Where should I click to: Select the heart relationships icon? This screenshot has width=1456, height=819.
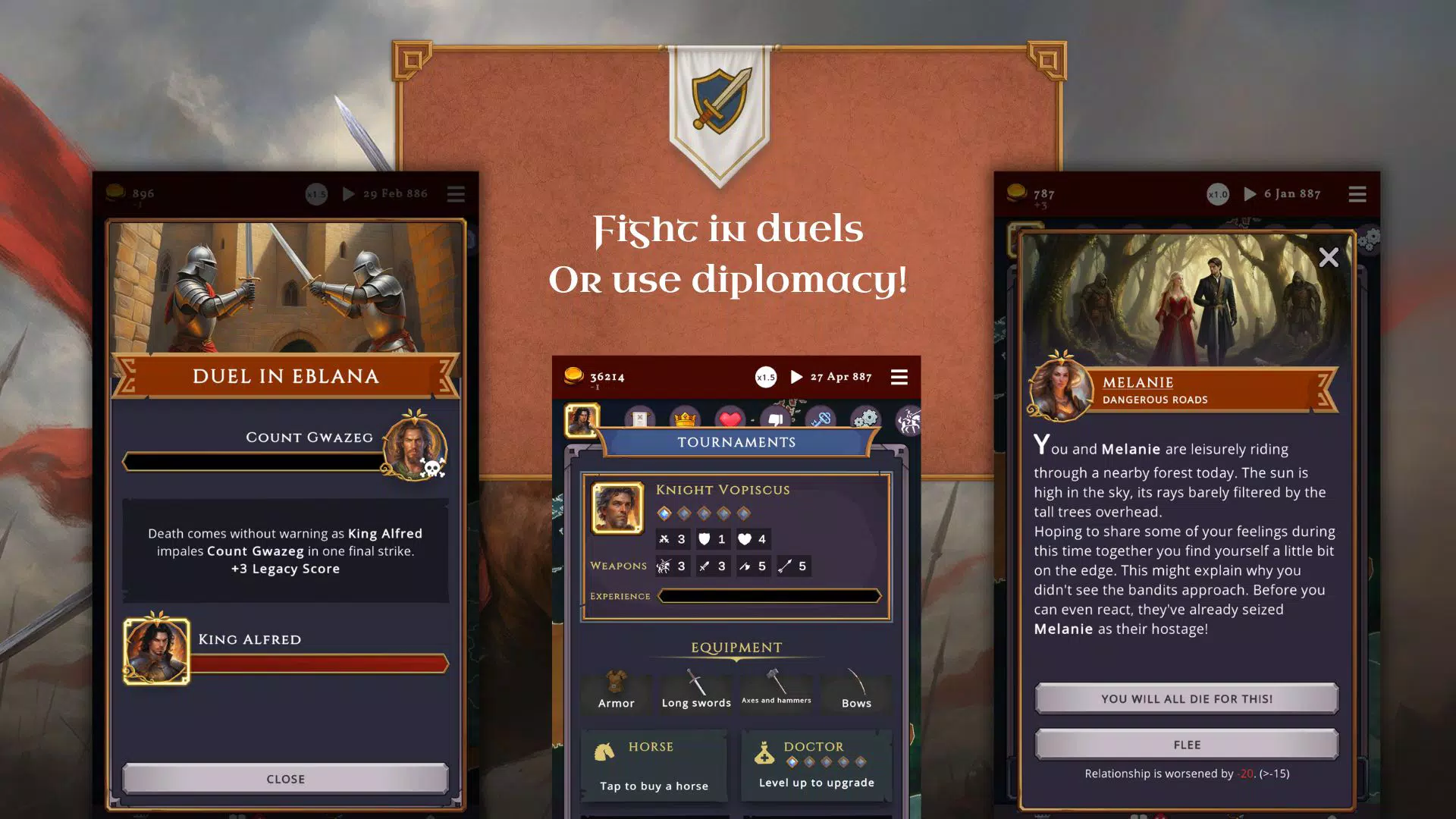pos(730,417)
